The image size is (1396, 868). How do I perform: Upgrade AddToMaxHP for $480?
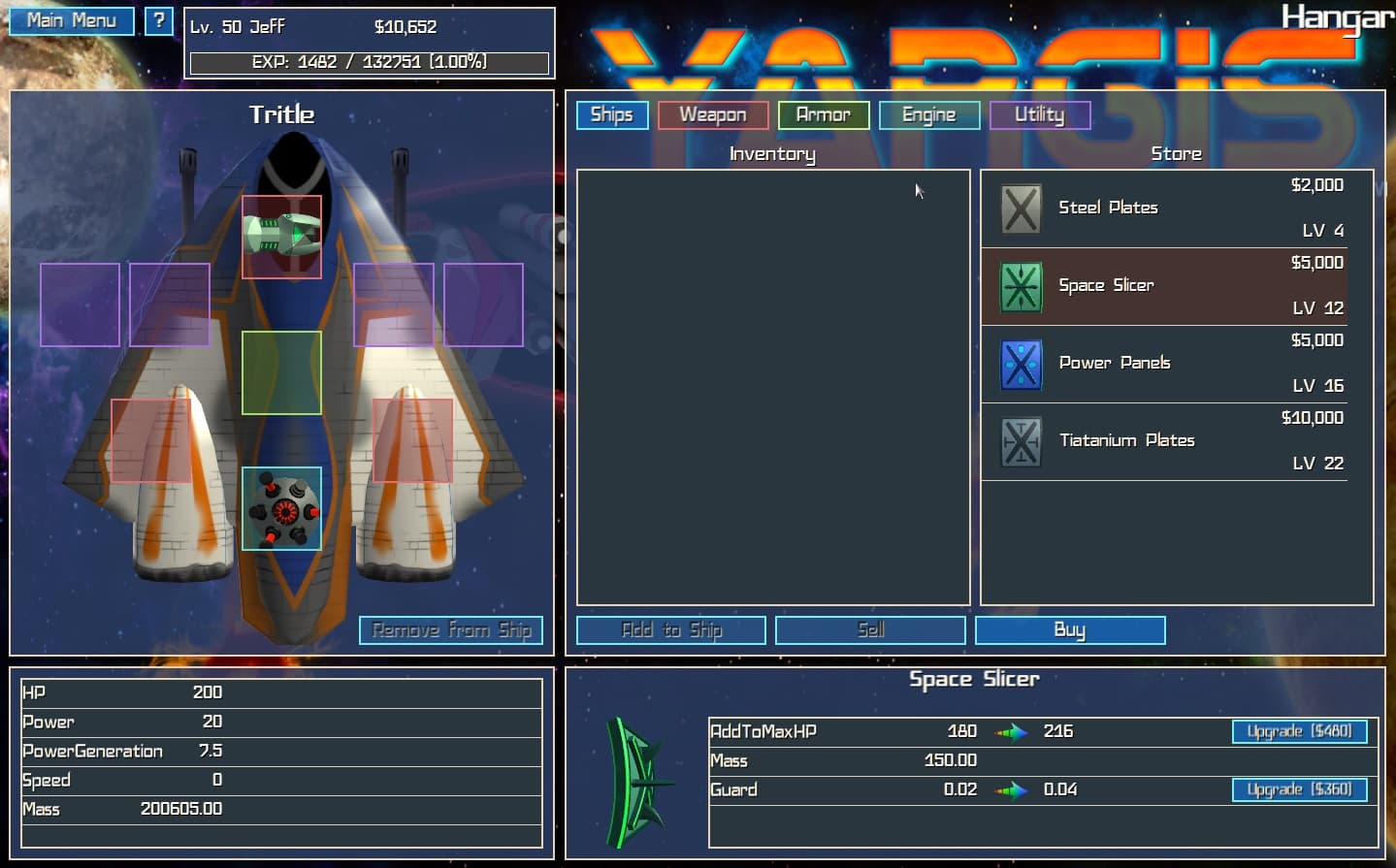[1299, 731]
